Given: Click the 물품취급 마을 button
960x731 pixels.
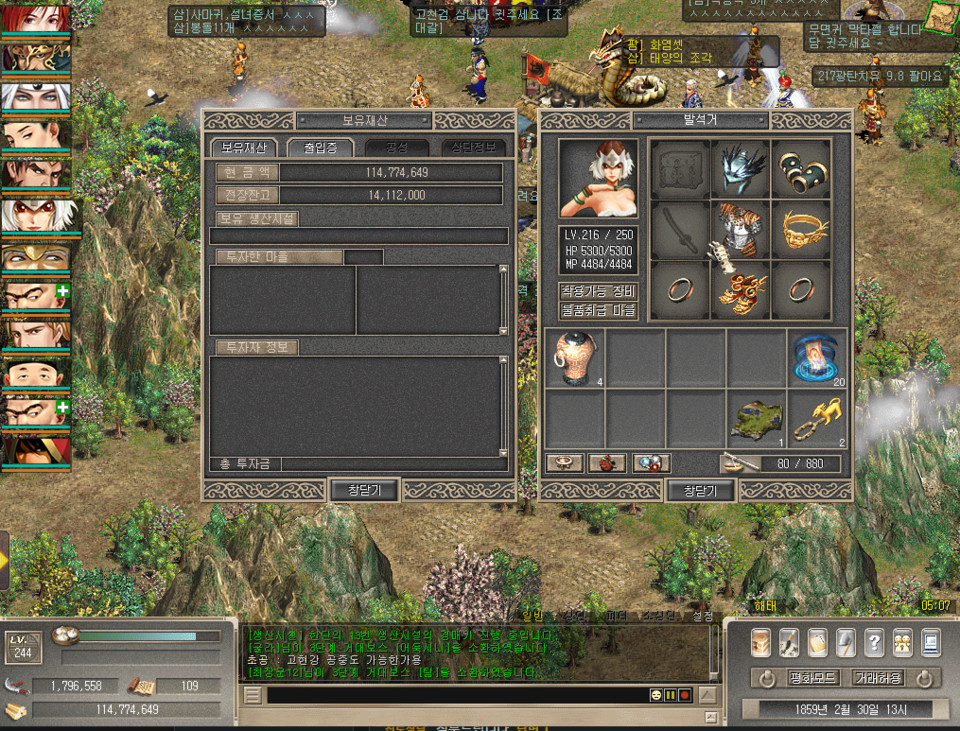Looking at the screenshot, I should tap(597, 310).
